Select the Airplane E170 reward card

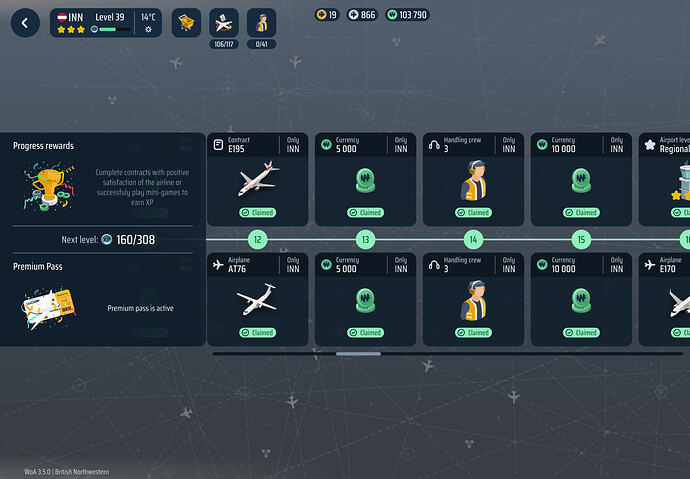point(666,299)
